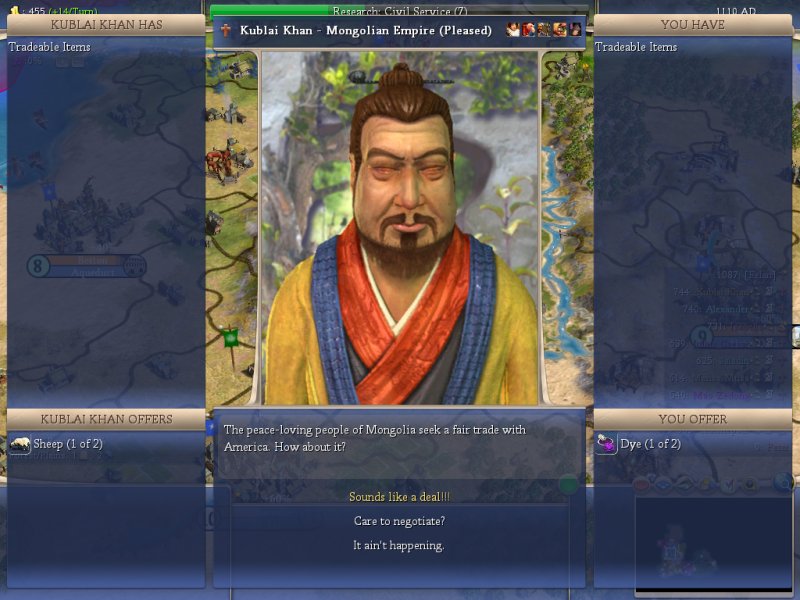
Task: Decline with 'It ain't happening.'
Action: pyautogui.click(x=399, y=545)
